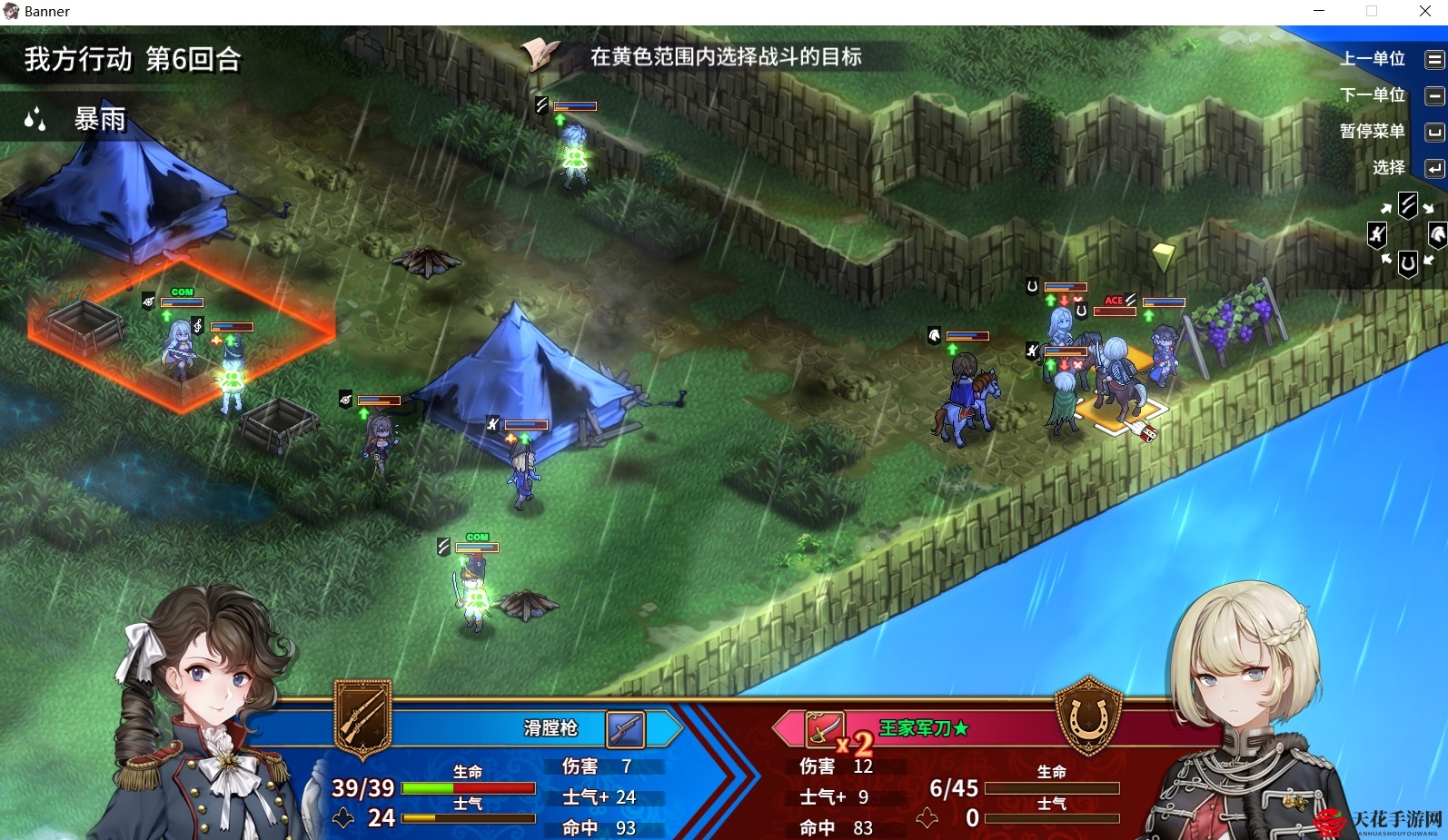Select the 滑膛枪 musket weapon icon
This screenshot has height=840, width=1448.
pos(625,728)
